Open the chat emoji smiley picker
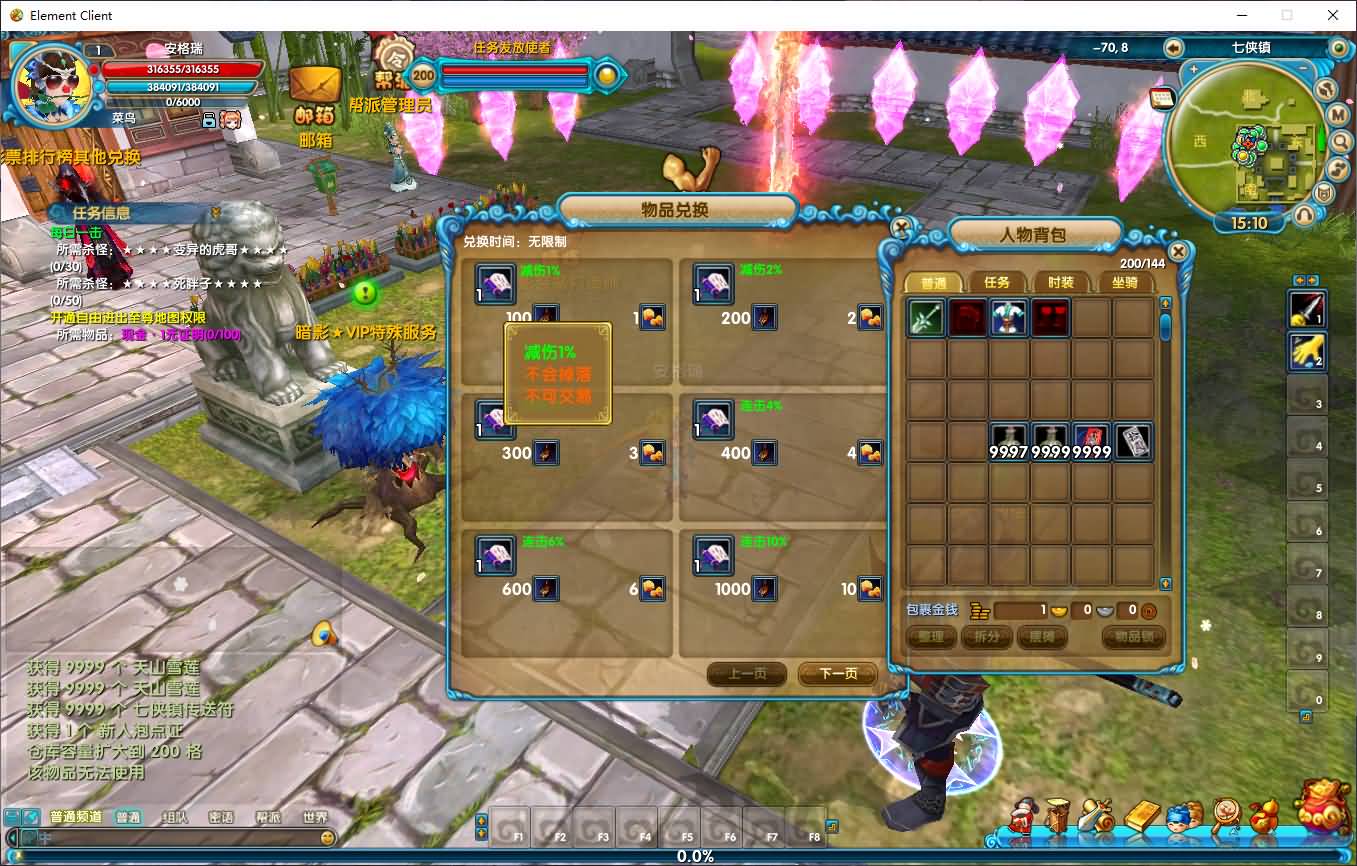The height and width of the screenshot is (866, 1357). [327, 838]
